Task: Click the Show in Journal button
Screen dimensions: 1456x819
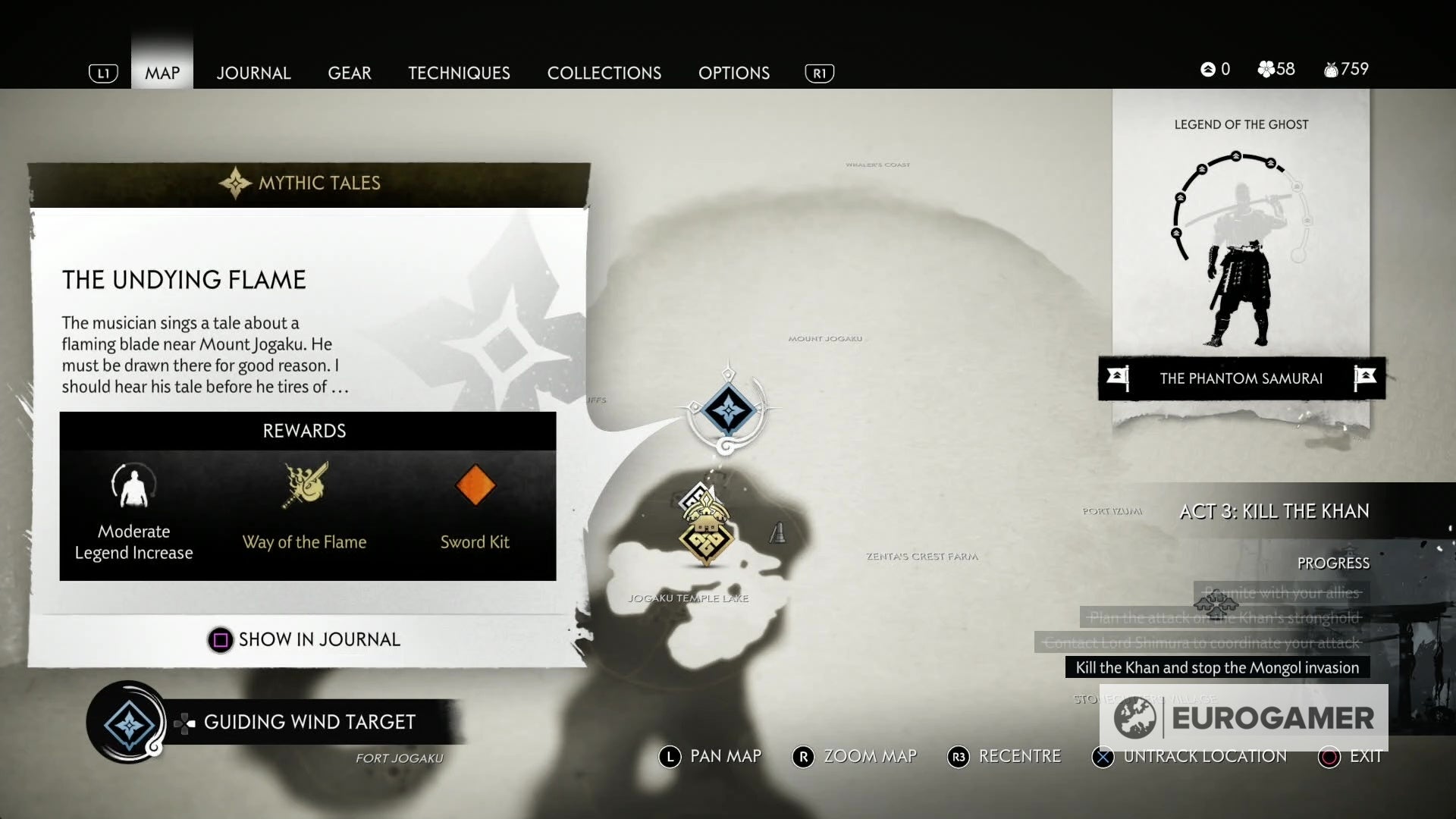Action: 305,639
